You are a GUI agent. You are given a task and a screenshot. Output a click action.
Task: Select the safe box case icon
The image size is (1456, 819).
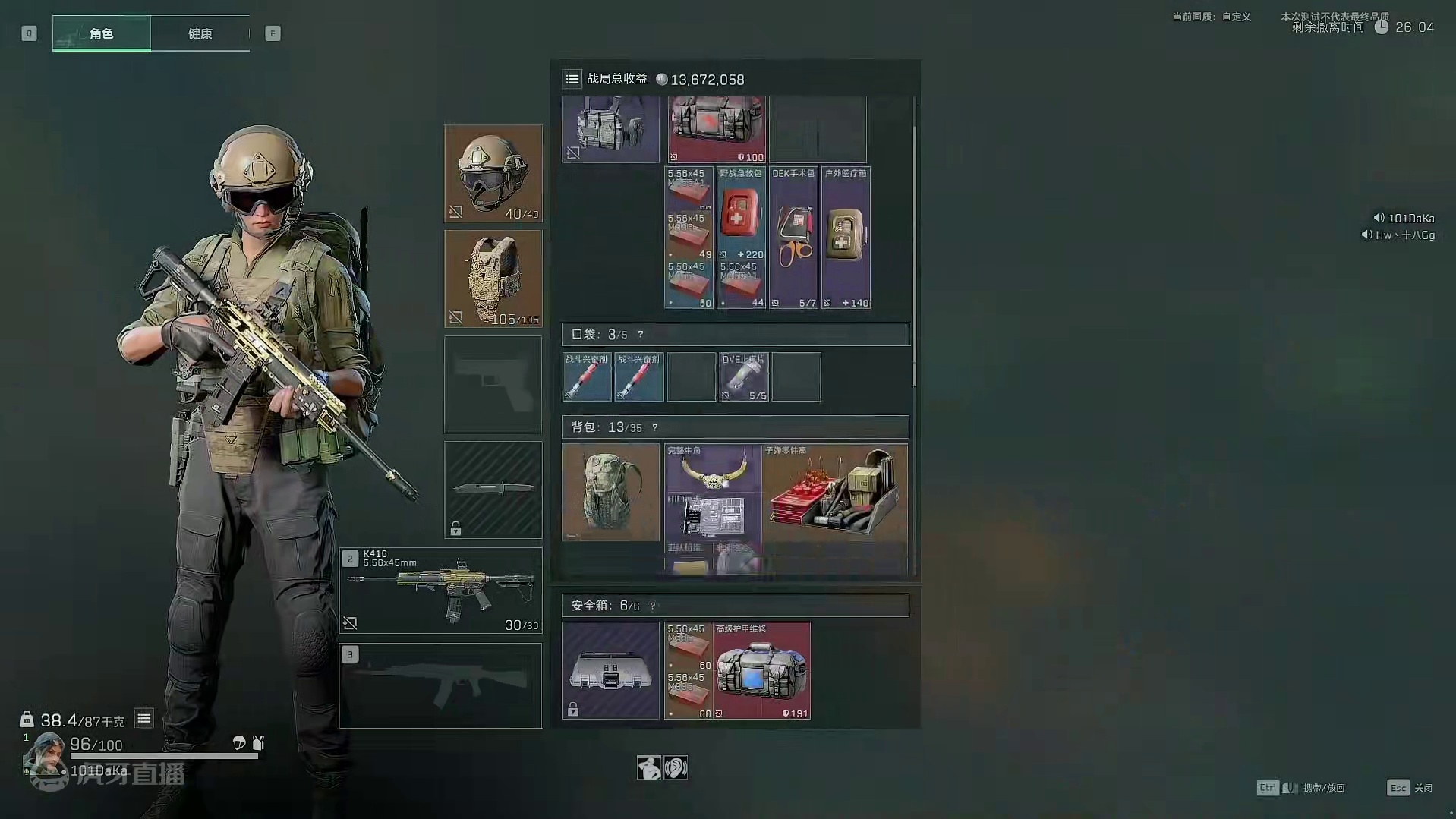point(610,670)
